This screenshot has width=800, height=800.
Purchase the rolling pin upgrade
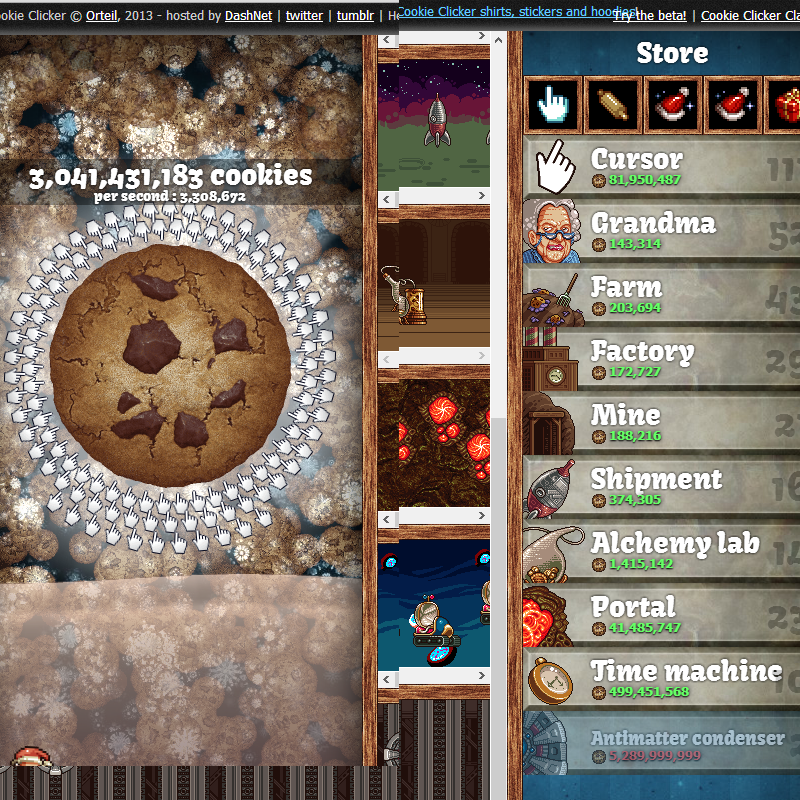point(613,105)
